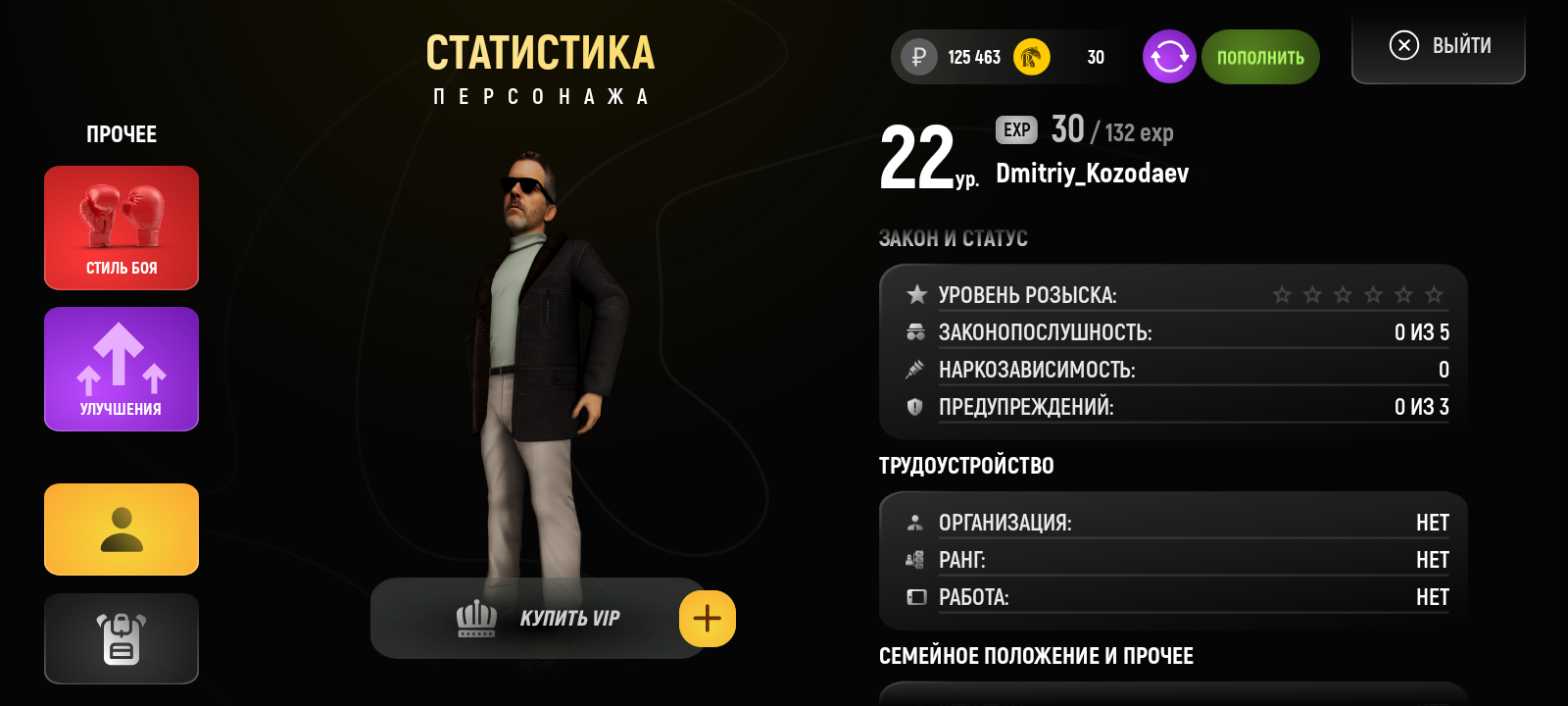This screenshot has height=706, width=1568.
Task: Open the yellow character profile icon
Action: click(x=121, y=529)
